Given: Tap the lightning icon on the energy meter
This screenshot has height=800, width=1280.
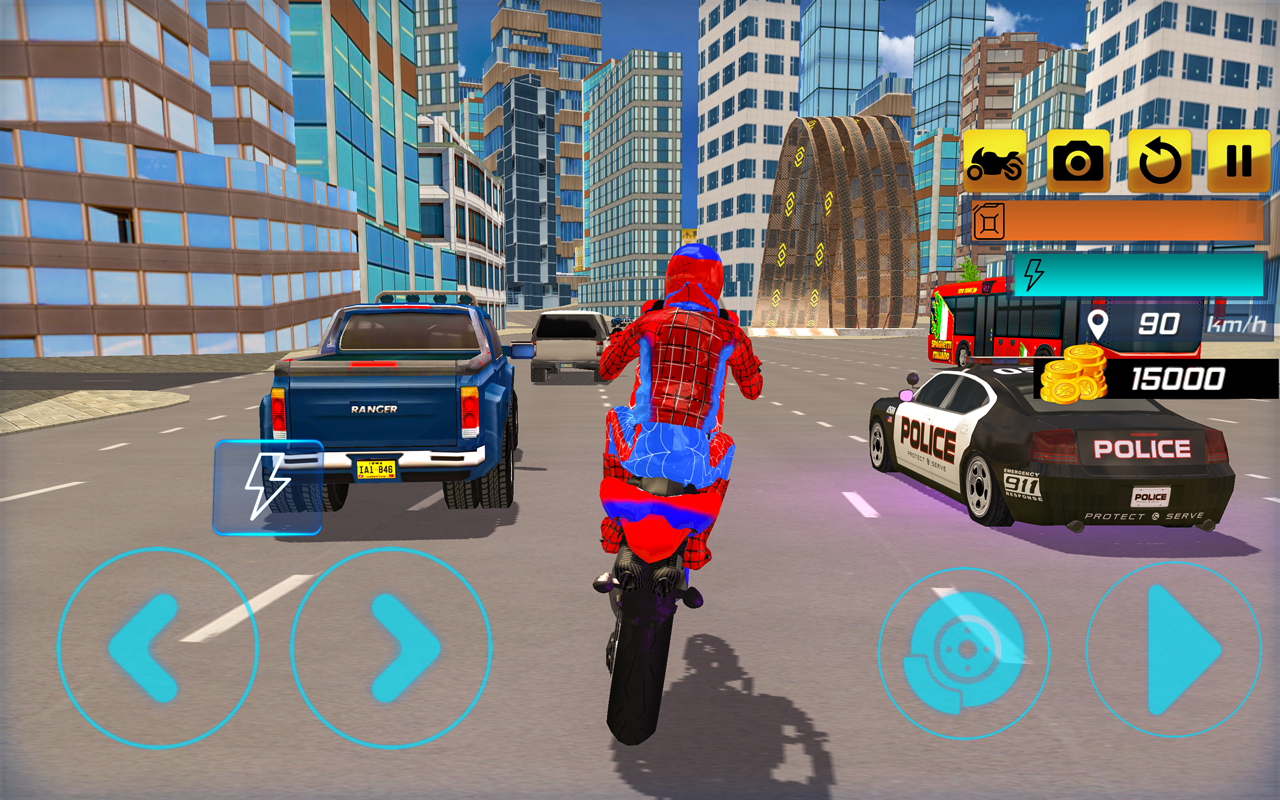Looking at the screenshot, I should coord(1033,272).
